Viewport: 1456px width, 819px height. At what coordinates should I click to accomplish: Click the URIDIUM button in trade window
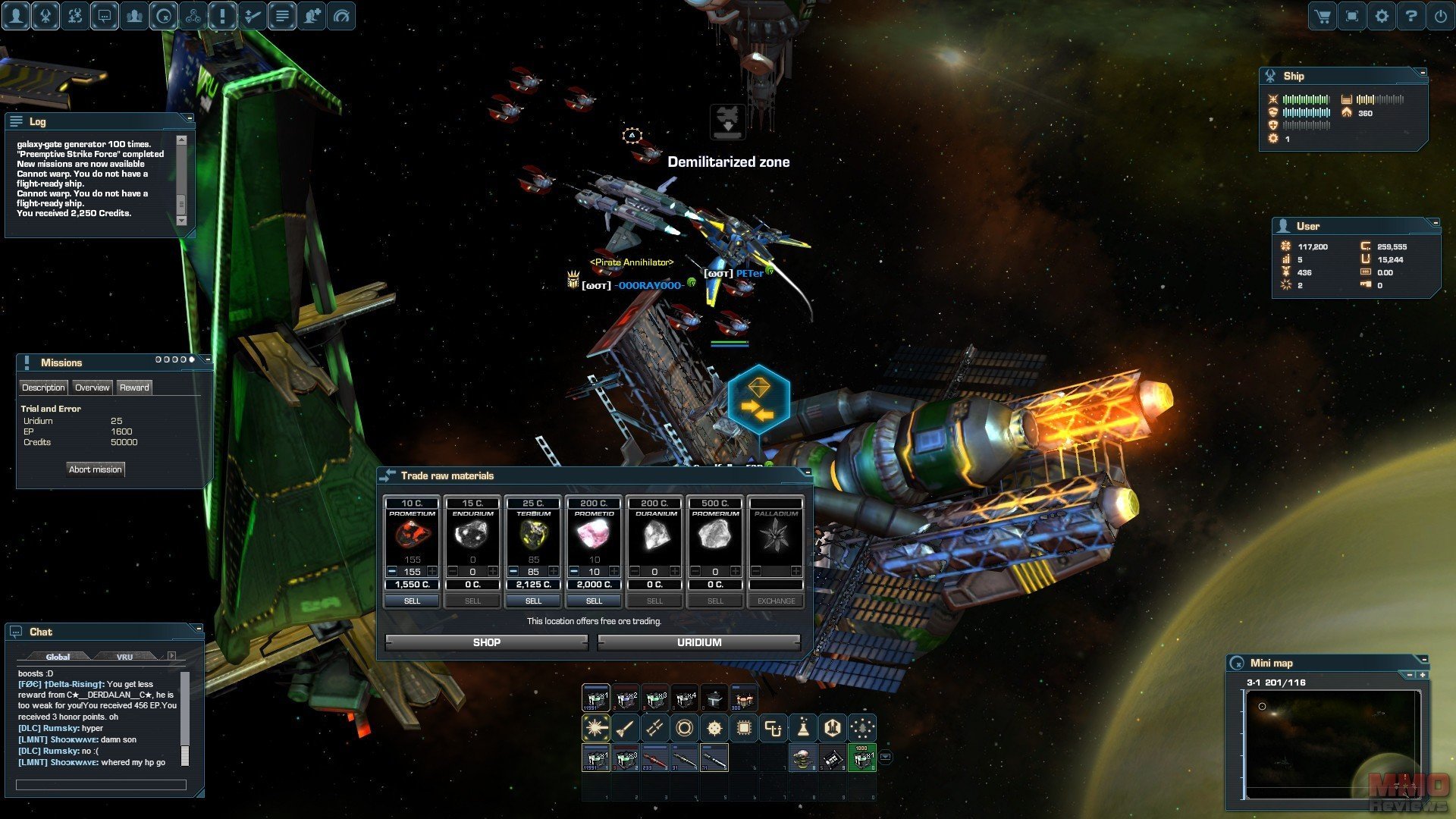[698, 642]
